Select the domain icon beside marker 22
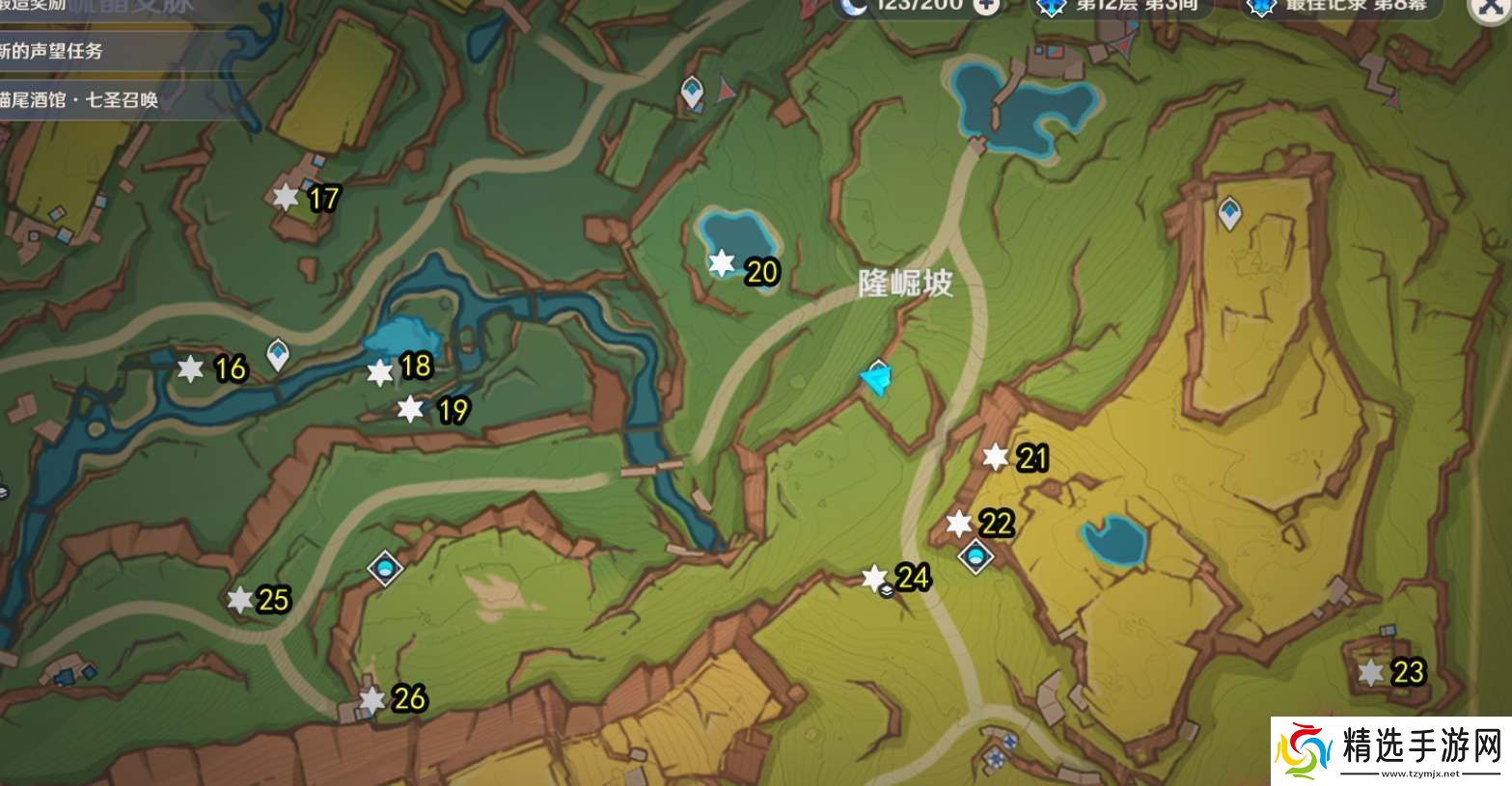Viewport: 1512px width, 786px height. pyautogui.click(x=976, y=556)
